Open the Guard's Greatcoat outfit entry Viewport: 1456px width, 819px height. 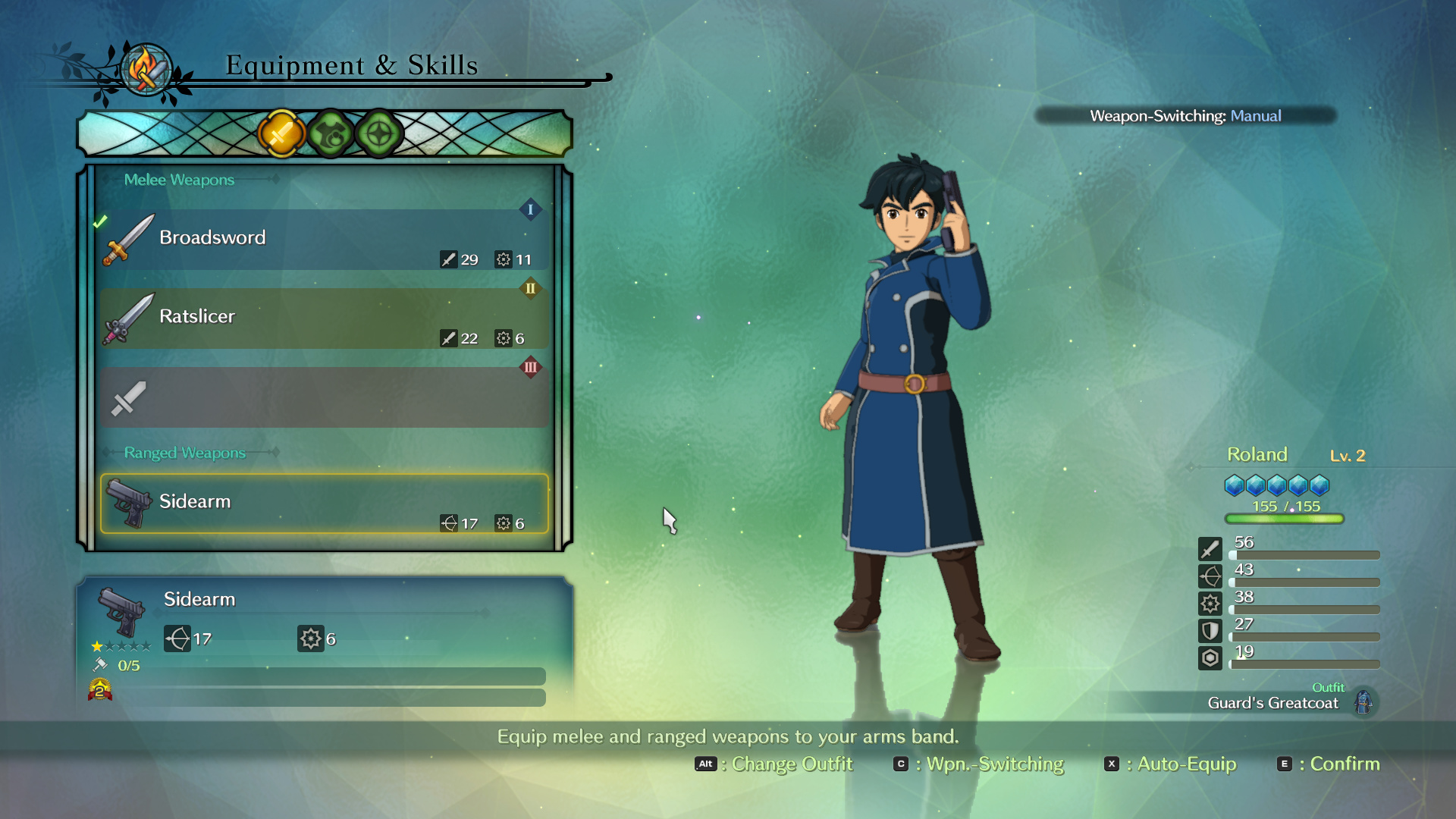[x=1274, y=702]
